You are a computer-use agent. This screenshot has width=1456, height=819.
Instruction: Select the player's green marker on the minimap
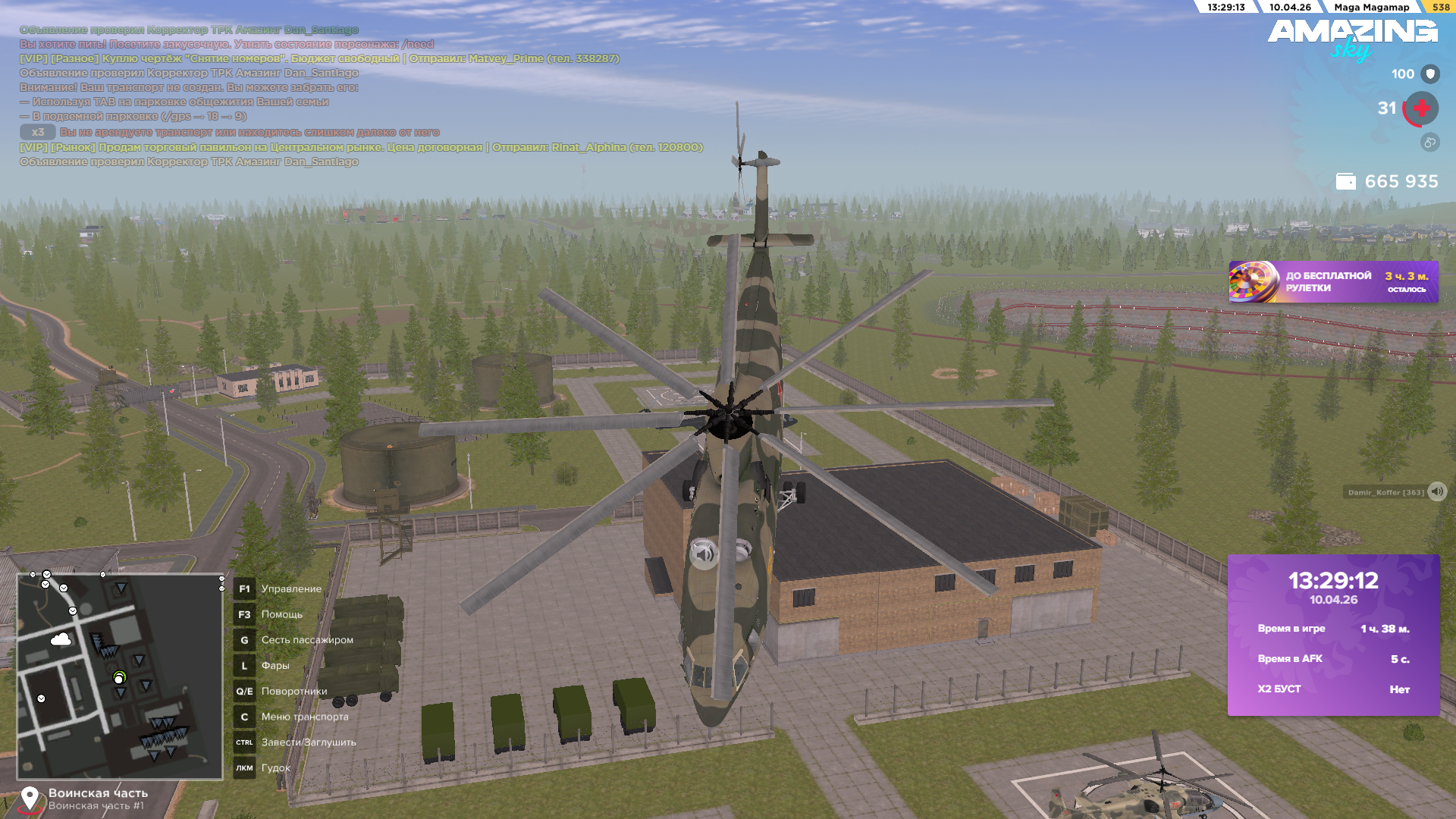click(119, 677)
